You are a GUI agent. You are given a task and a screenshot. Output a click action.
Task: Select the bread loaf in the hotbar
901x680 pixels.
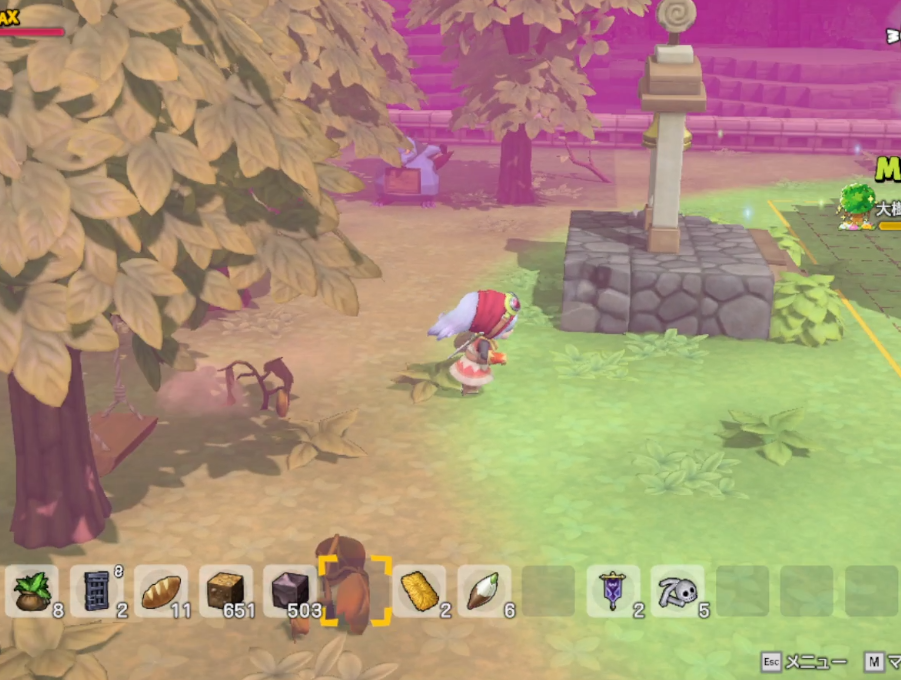point(161,591)
